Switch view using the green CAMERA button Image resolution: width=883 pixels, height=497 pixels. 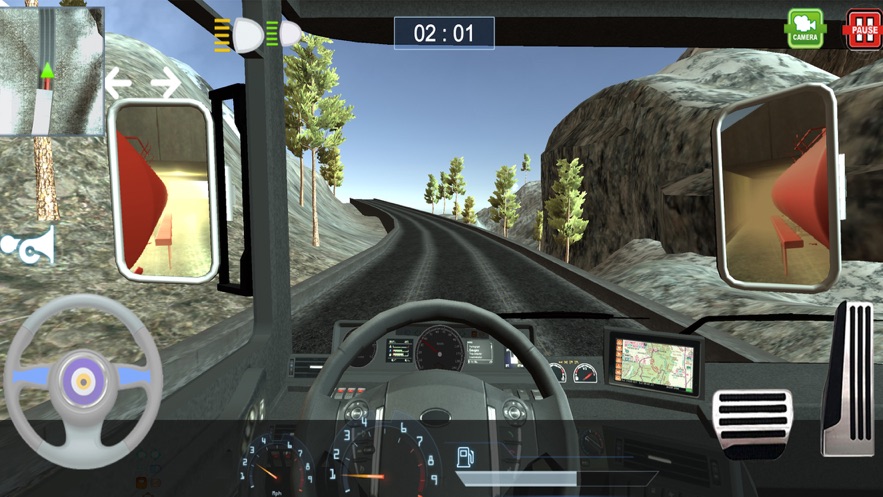pos(805,28)
